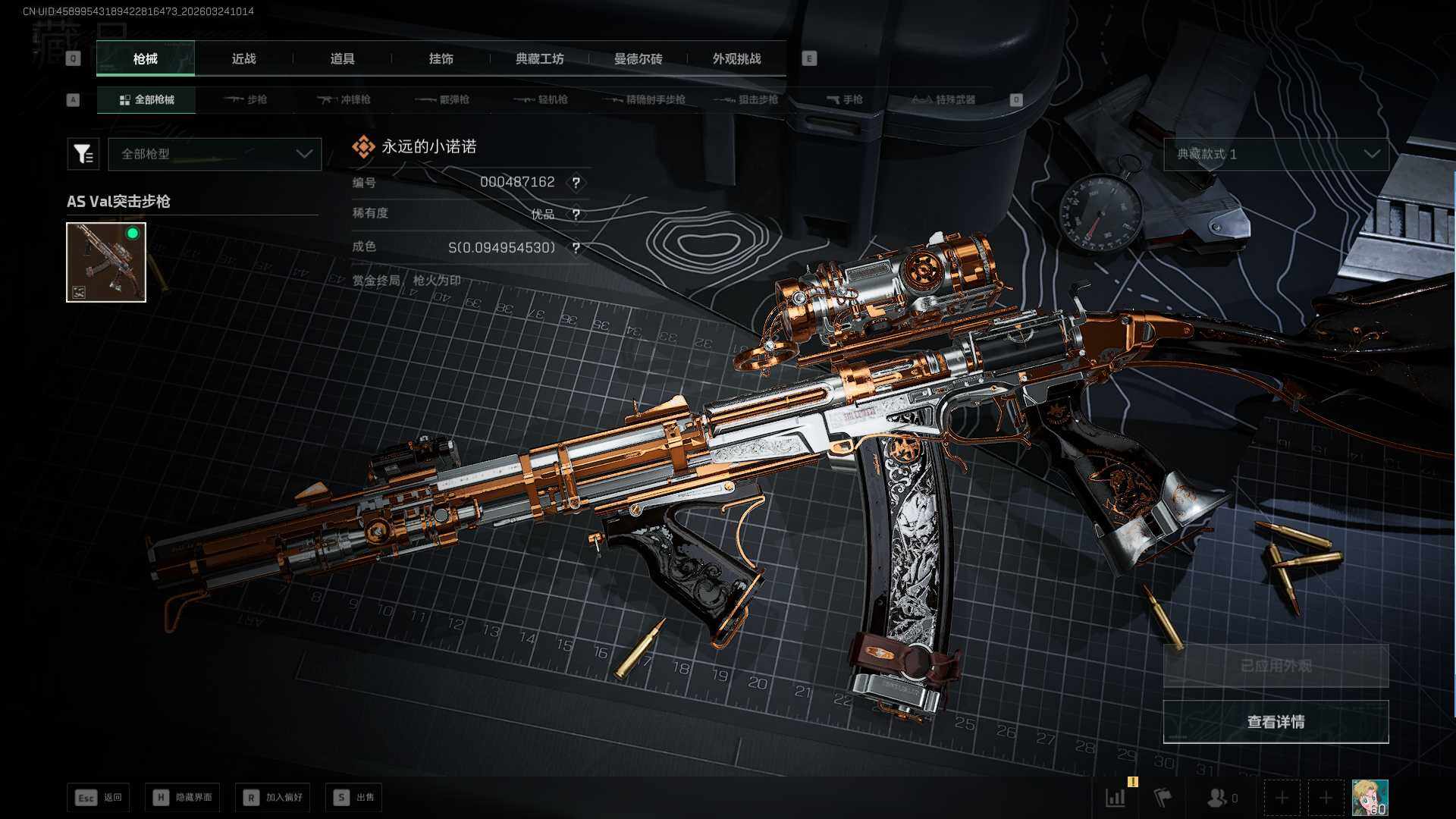
Task: Switch to the 外观挑战 tab
Action: (x=736, y=59)
